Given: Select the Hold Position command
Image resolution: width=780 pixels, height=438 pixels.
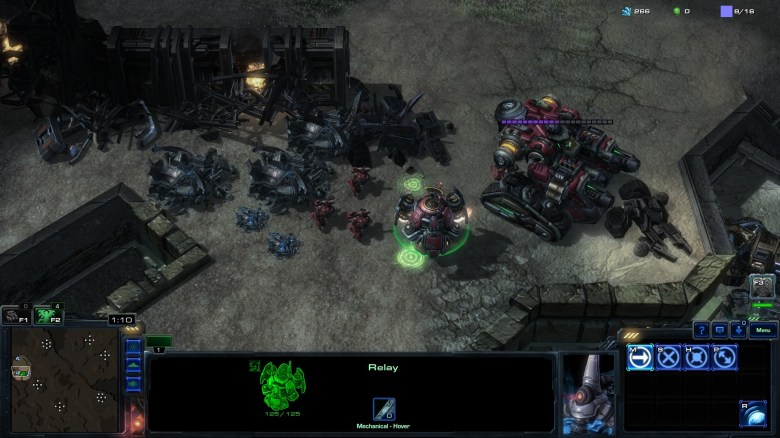Looking at the screenshot, I should point(696,357).
